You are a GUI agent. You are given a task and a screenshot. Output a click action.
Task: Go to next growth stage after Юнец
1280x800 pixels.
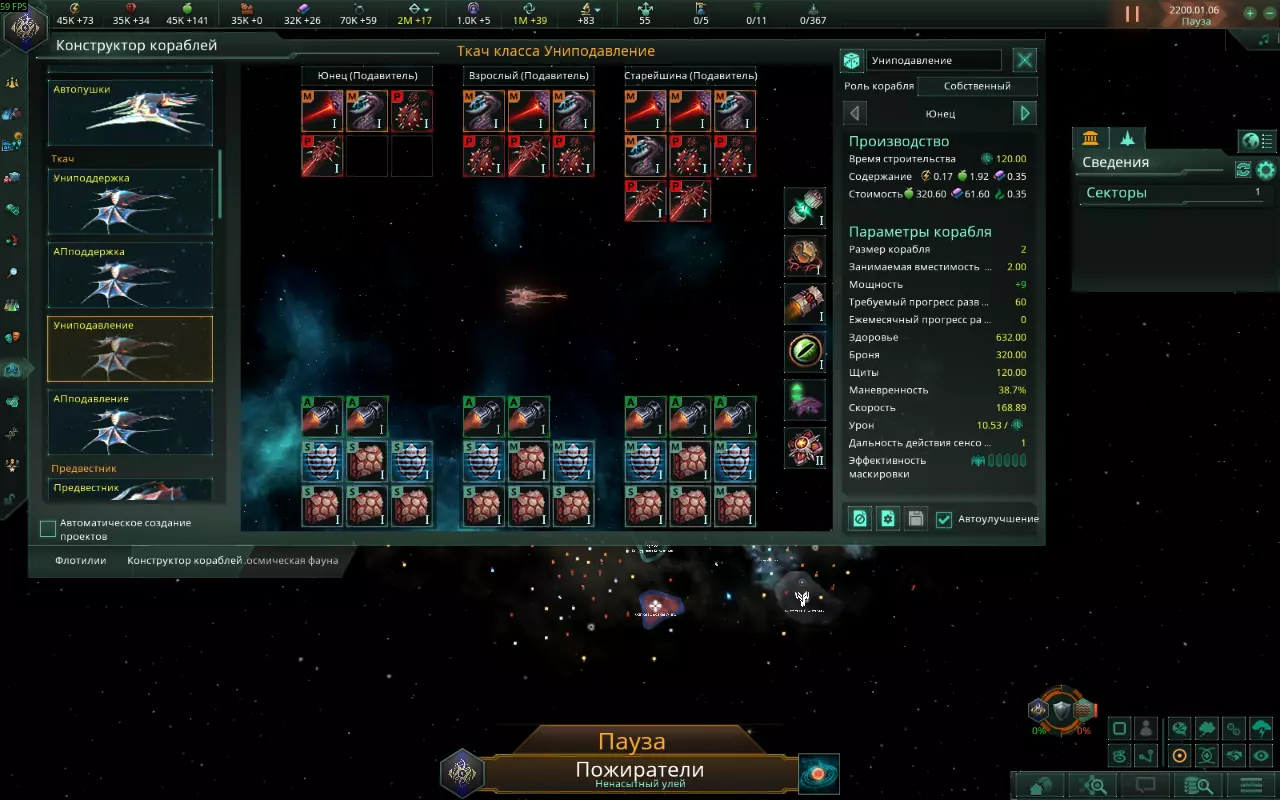click(x=1025, y=114)
